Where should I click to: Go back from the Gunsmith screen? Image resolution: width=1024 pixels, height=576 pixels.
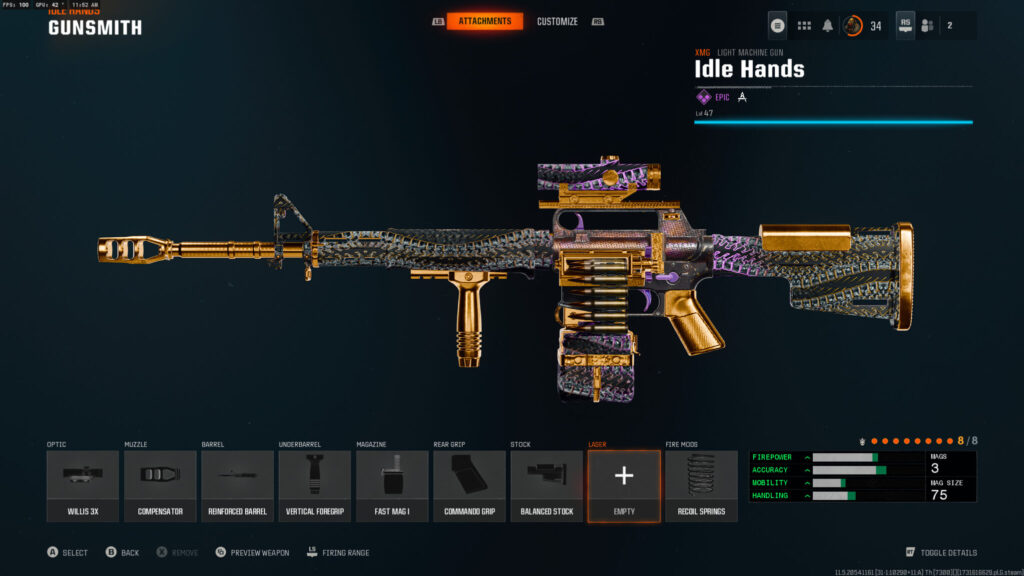pyautogui.click(x=122, y=552)
